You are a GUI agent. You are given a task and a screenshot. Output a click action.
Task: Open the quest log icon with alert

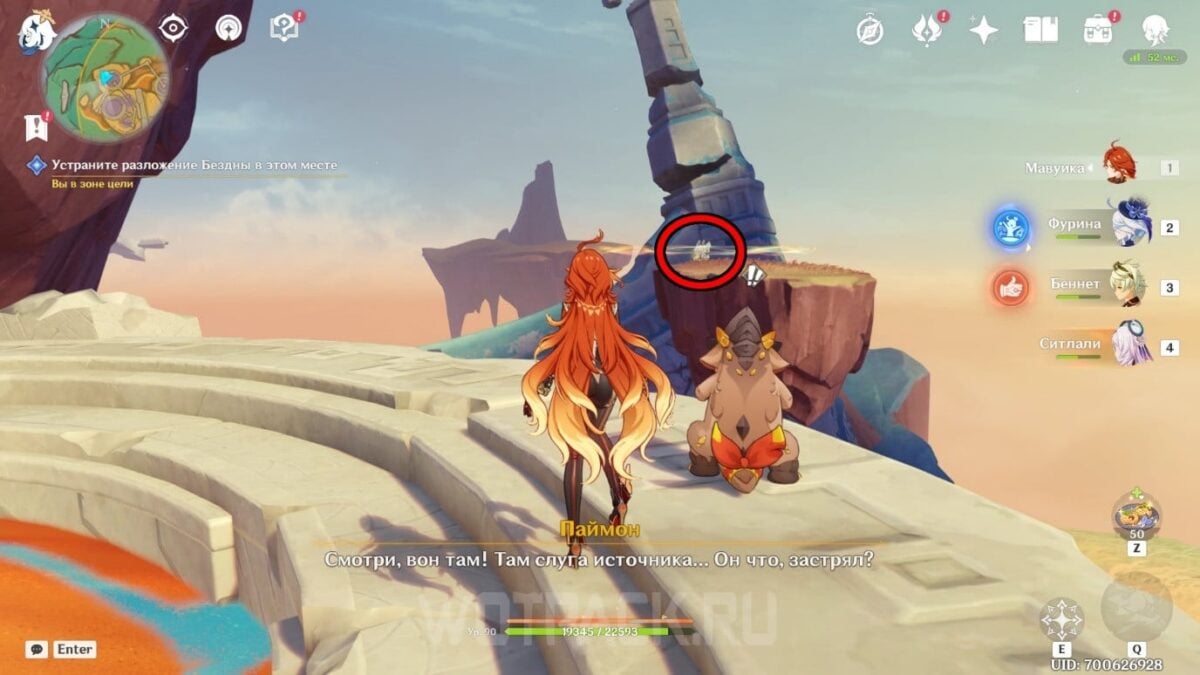(36, 127)
